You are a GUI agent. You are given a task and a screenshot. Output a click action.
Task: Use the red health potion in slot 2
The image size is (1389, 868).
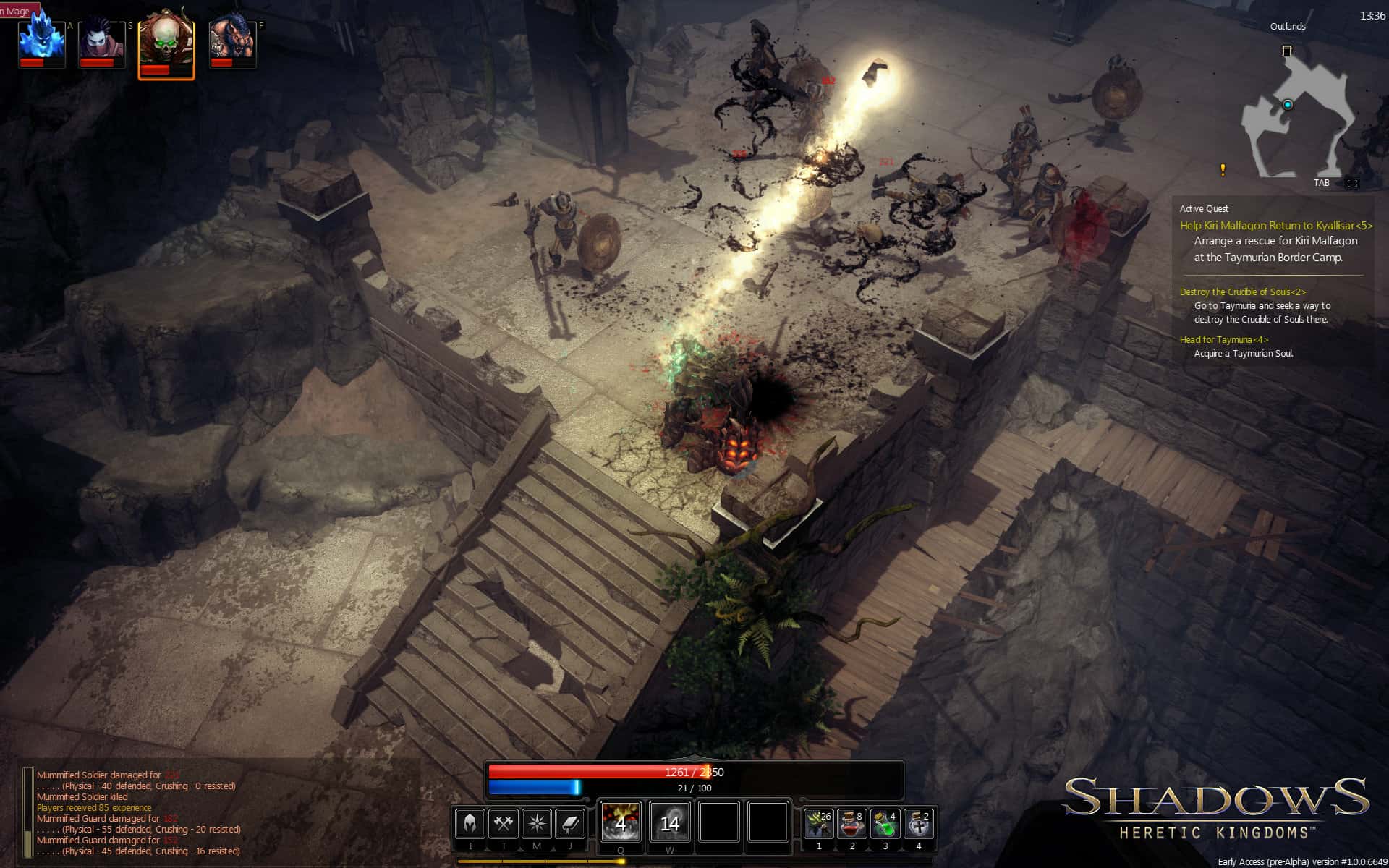851,823
